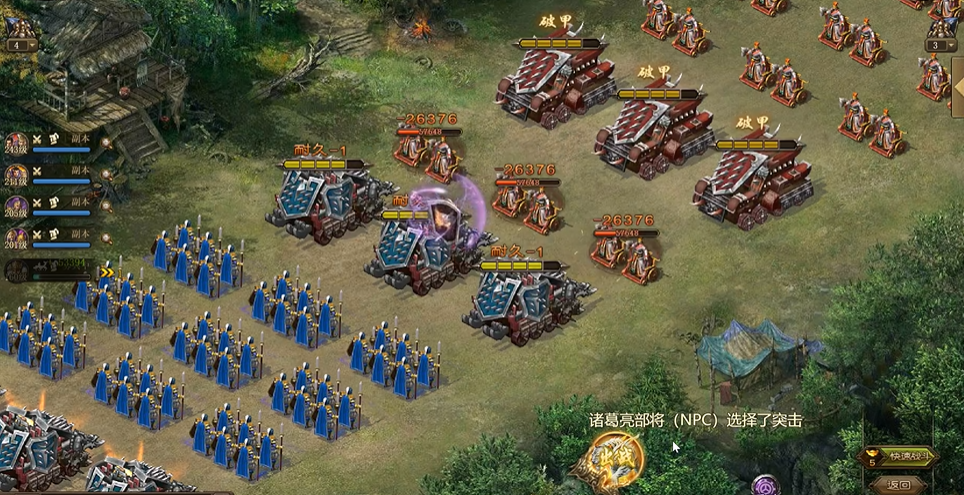
Task: Select the level 201 general portrait
Action: pos(16,238)
